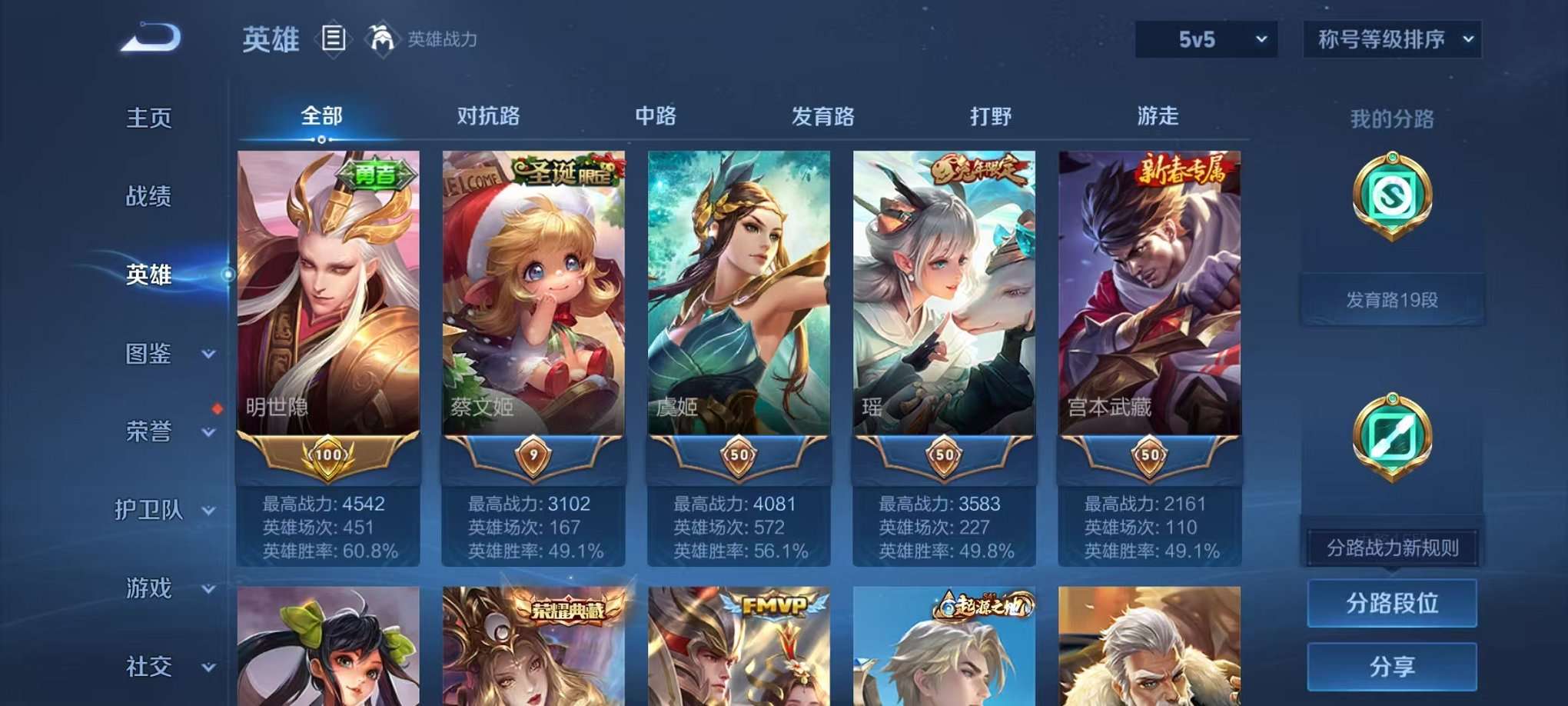This screenshot has height=706, width=1568.
Task: Open 战绩 from the left sidebar
Action: click(146, 198)
